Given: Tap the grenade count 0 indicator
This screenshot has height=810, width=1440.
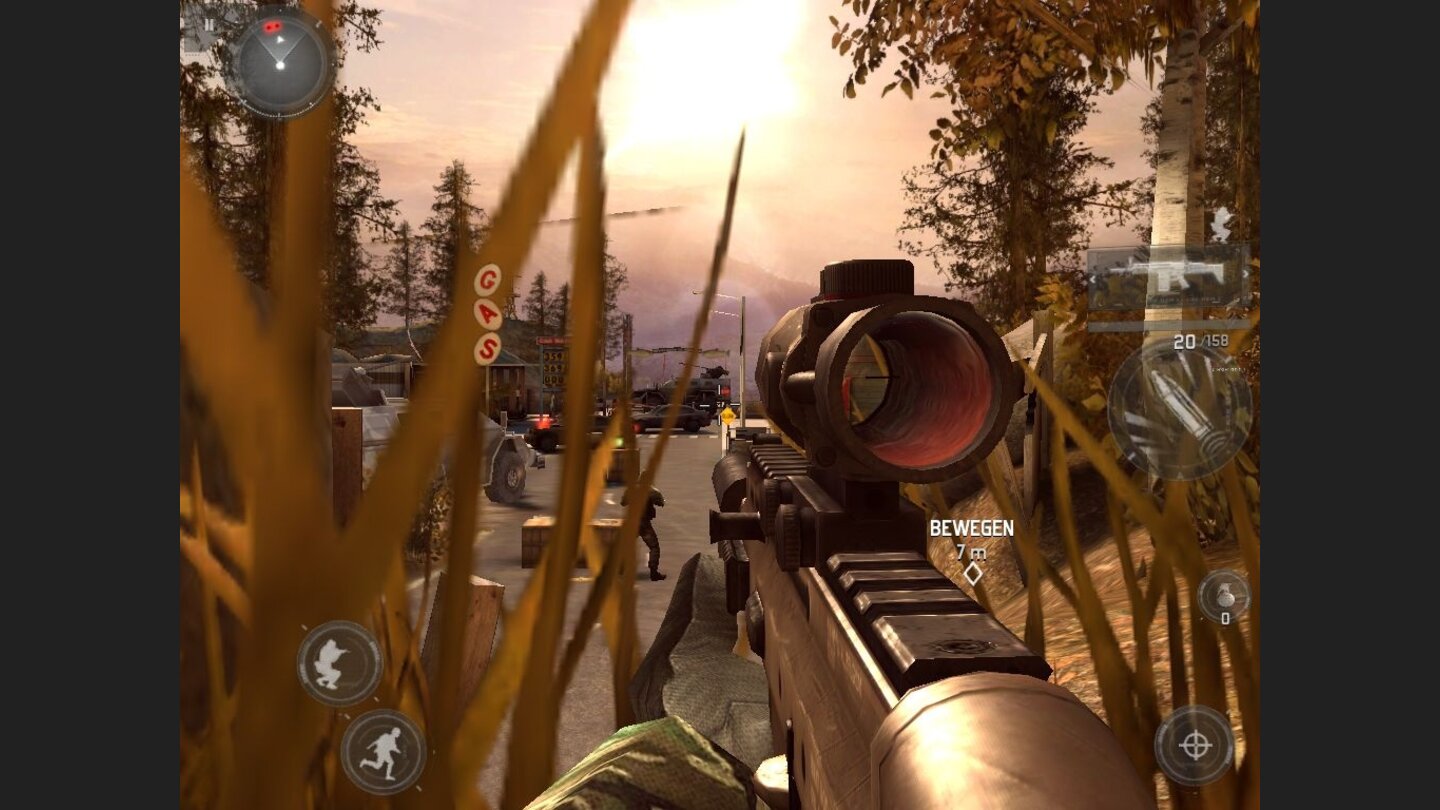Looking at the screenshot, I should pos(1225,618).
